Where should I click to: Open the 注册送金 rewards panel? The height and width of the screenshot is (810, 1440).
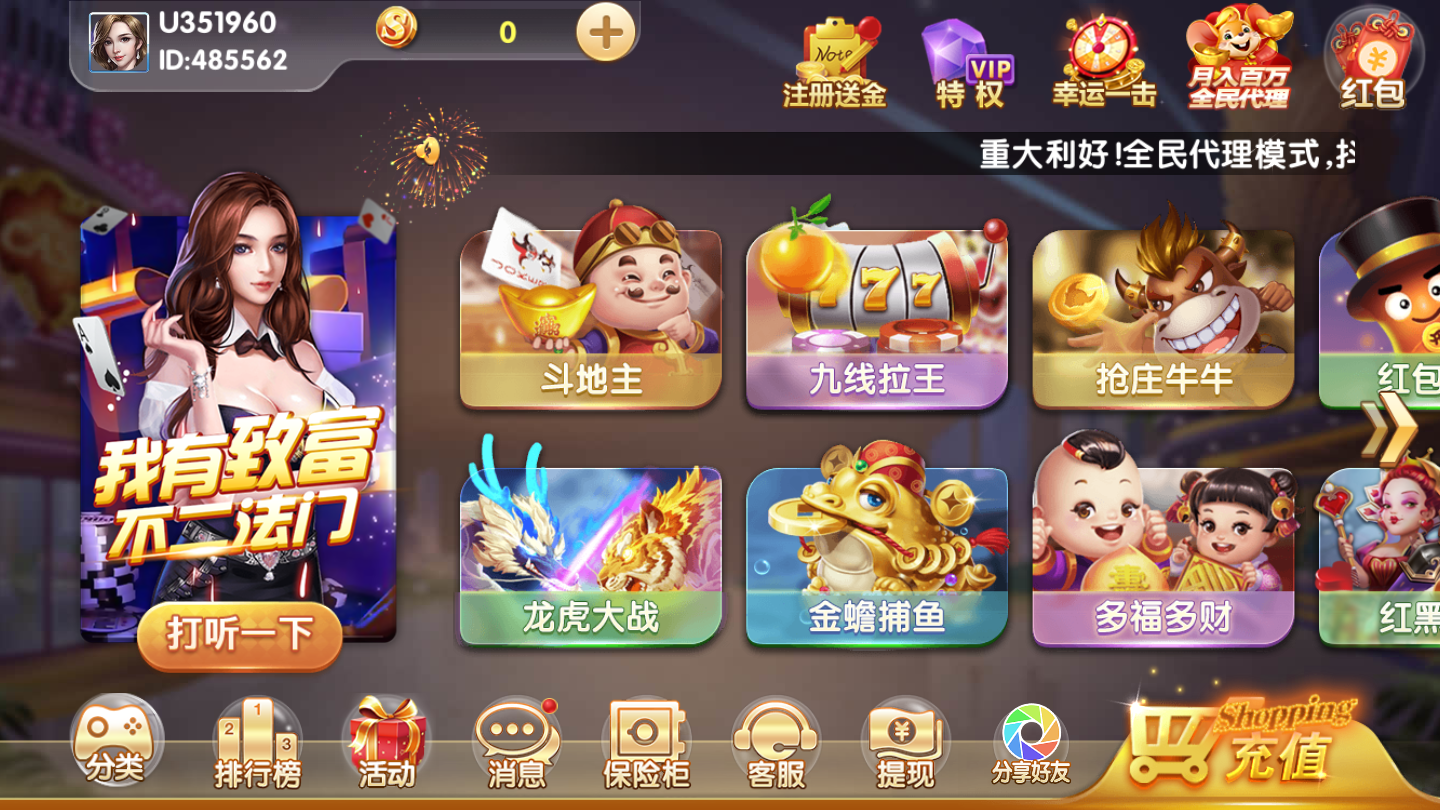pos(836,55)
